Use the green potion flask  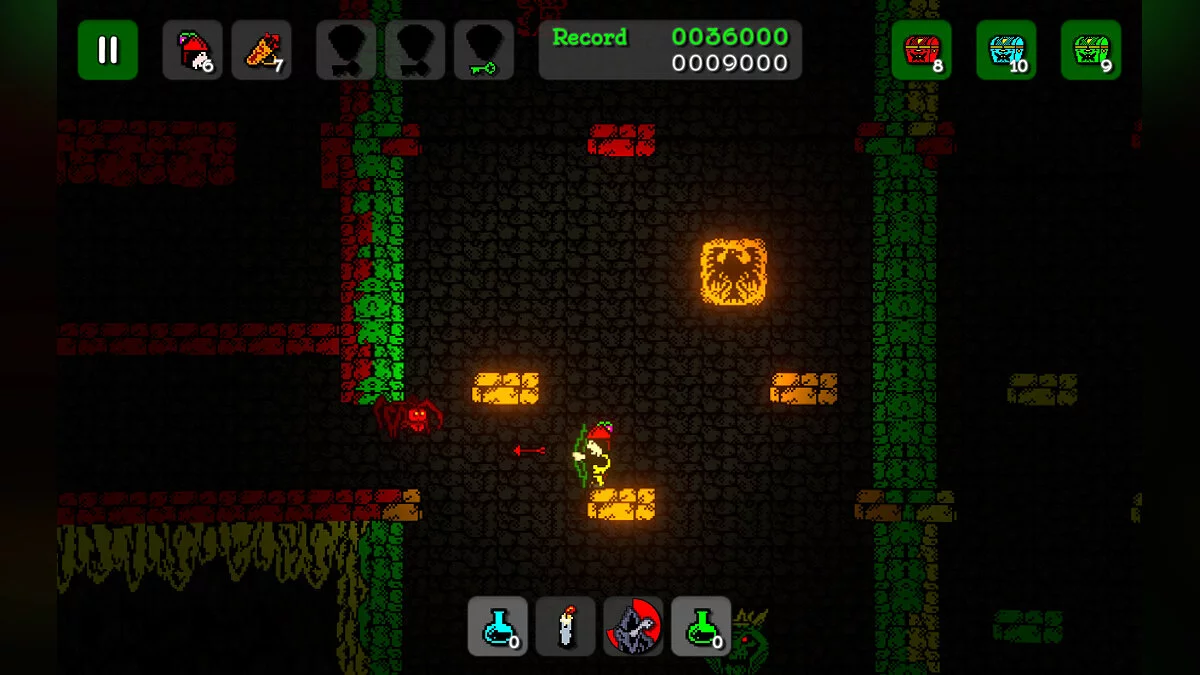(702, 627)
